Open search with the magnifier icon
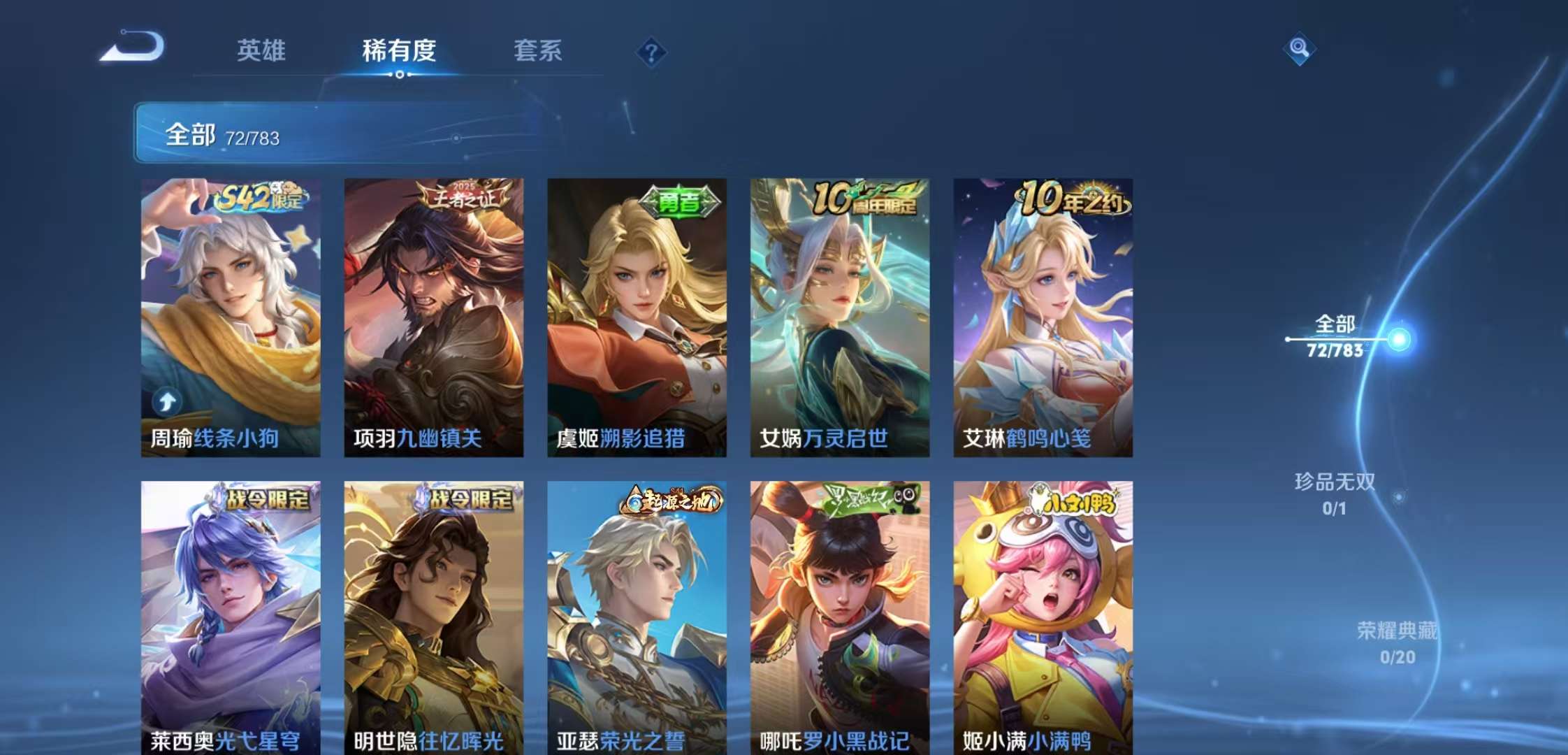 pyautogui.click(x=1300, y=49)
